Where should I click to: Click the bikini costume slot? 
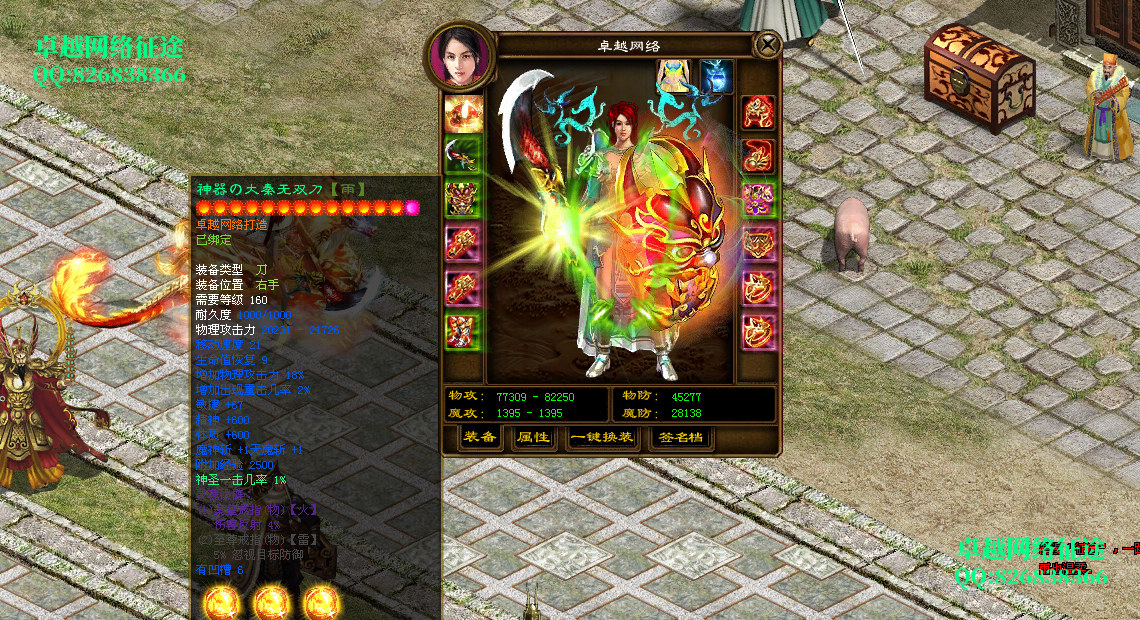(676, 76)
